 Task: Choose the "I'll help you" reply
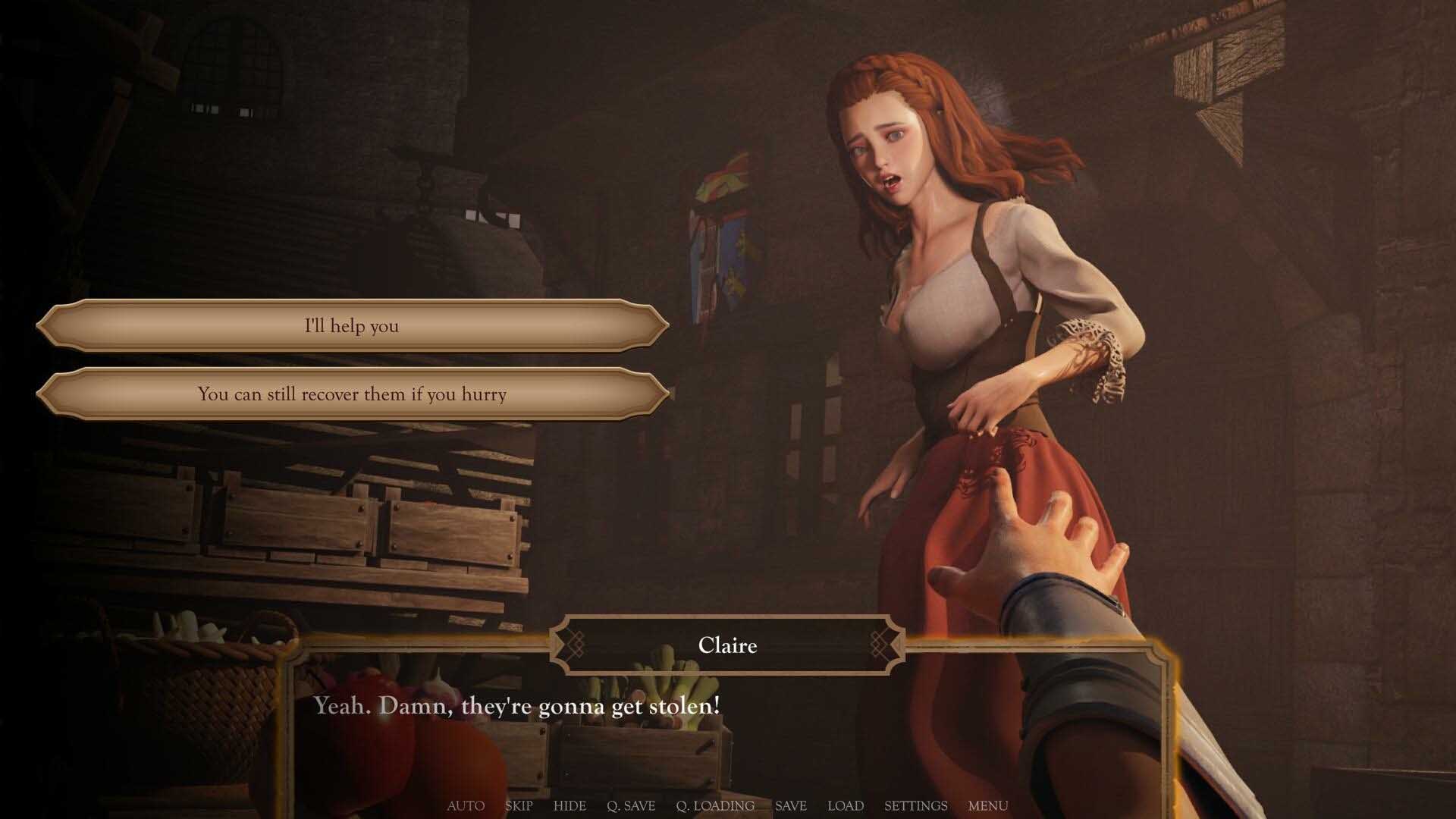coord(352,326)
